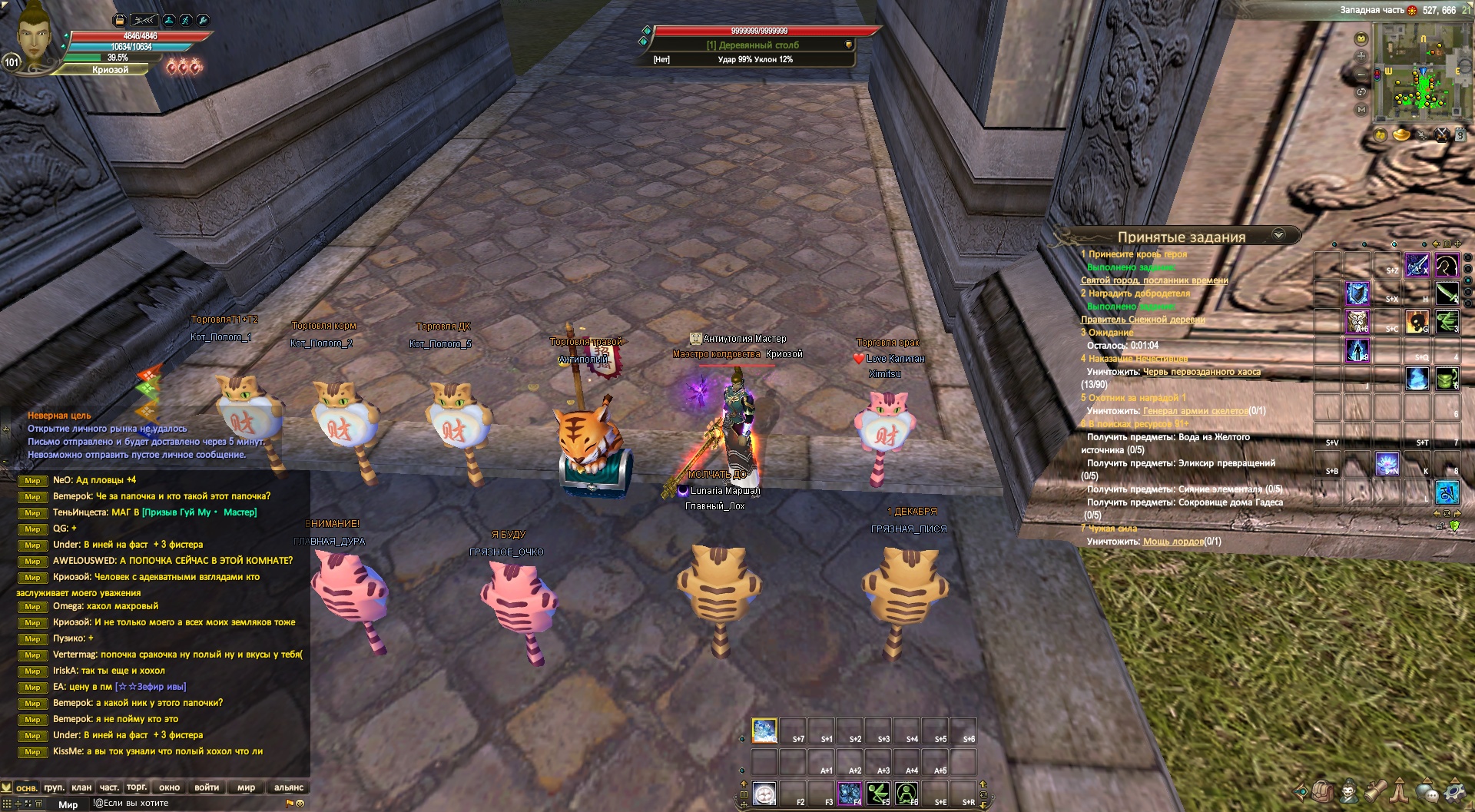Use the F4 purple crystal skill
The width and height of the screenshot is (1475, 812).
pos(849,793)
